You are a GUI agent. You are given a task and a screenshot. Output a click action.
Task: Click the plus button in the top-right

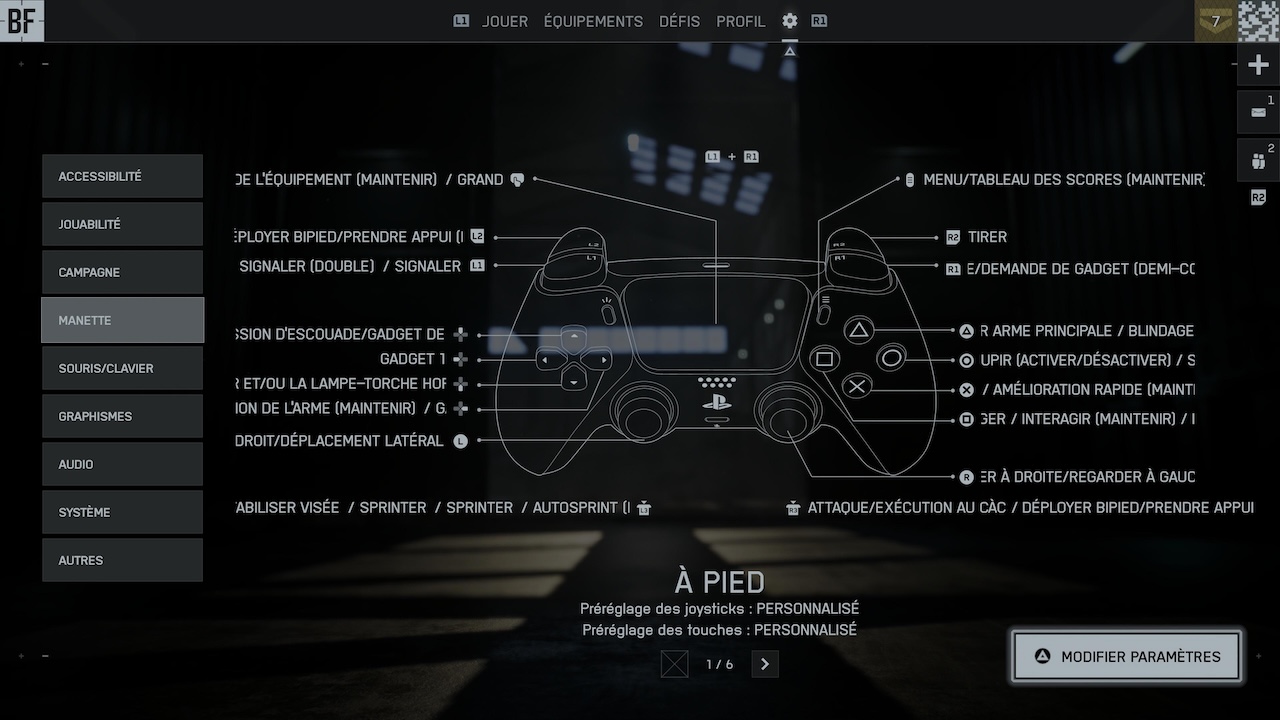[x=1258, y=66]
